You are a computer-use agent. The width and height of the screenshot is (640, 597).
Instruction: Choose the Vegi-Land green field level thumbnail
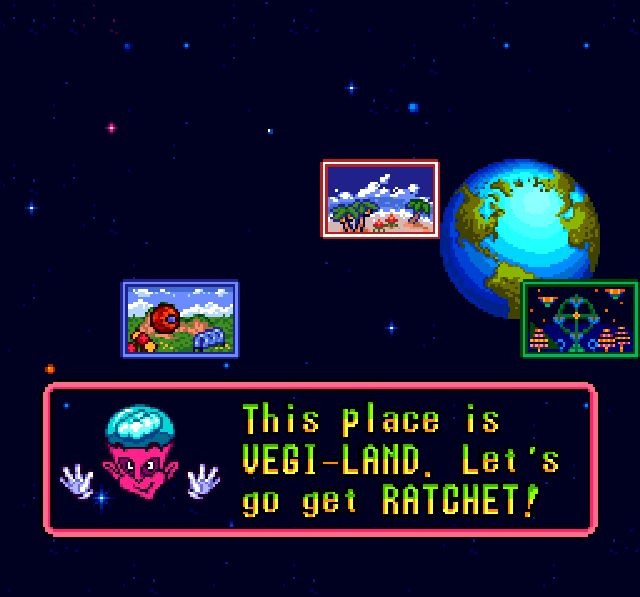[x=181, y=319]
